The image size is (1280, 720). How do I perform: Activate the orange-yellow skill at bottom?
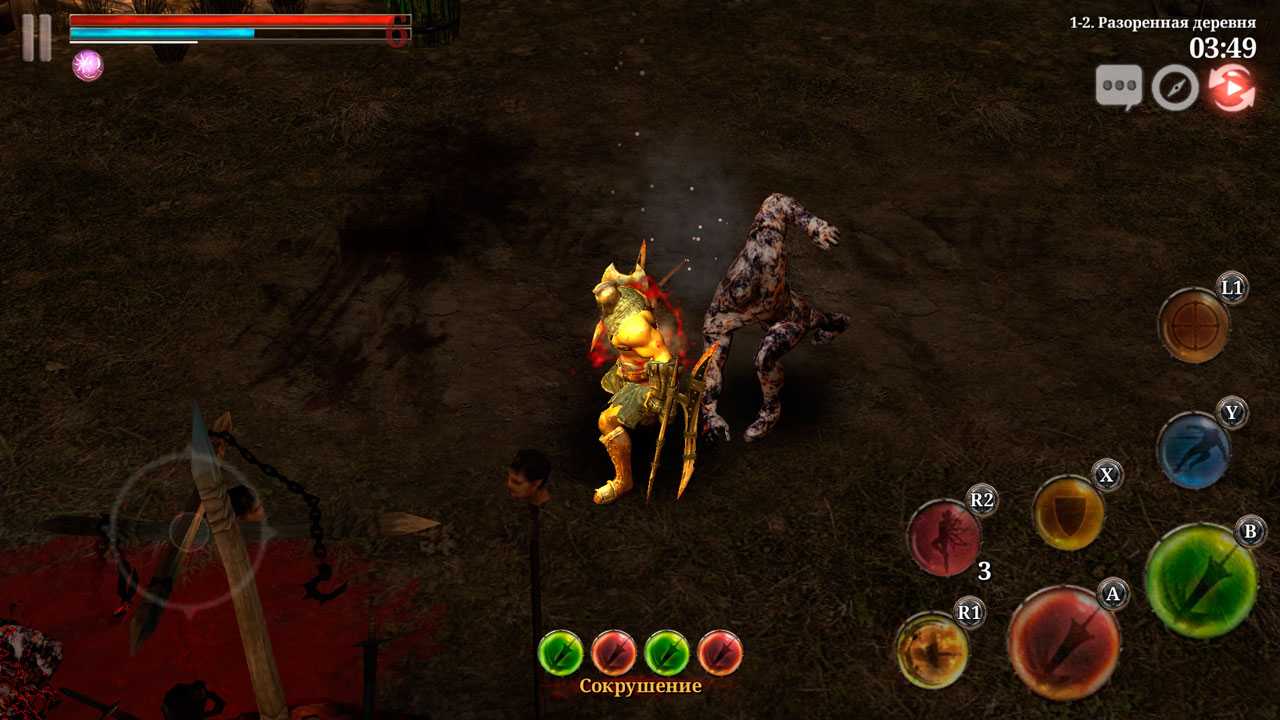[931, 650]
